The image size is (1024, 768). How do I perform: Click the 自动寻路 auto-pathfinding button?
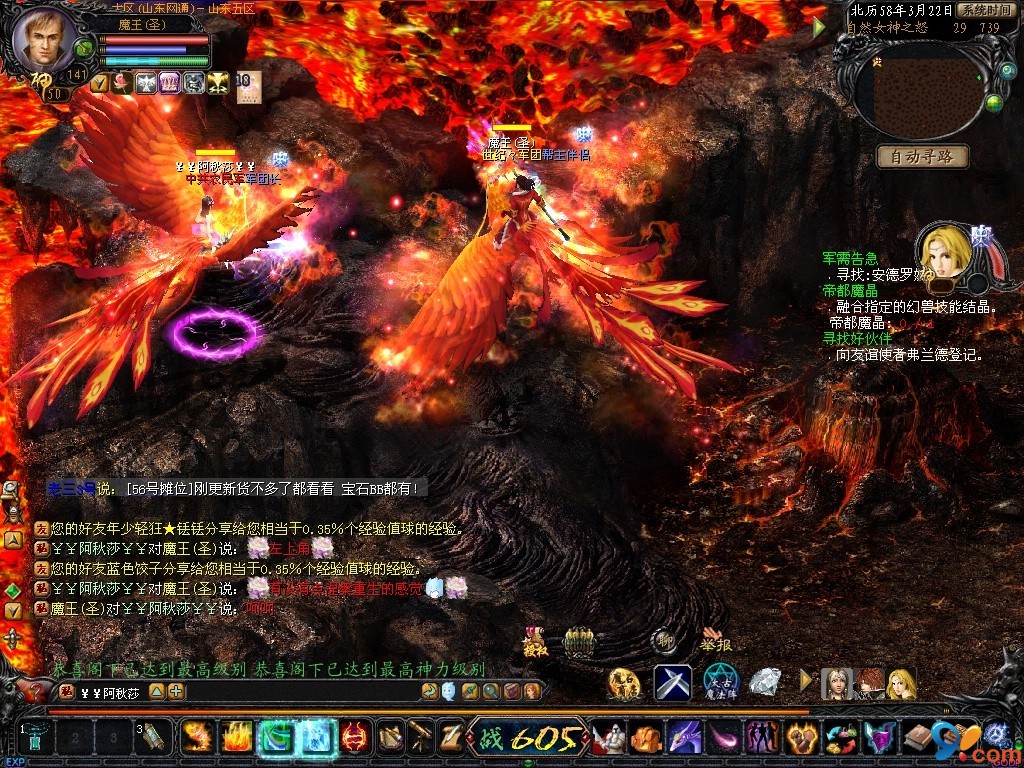click(x=922, y=156)
